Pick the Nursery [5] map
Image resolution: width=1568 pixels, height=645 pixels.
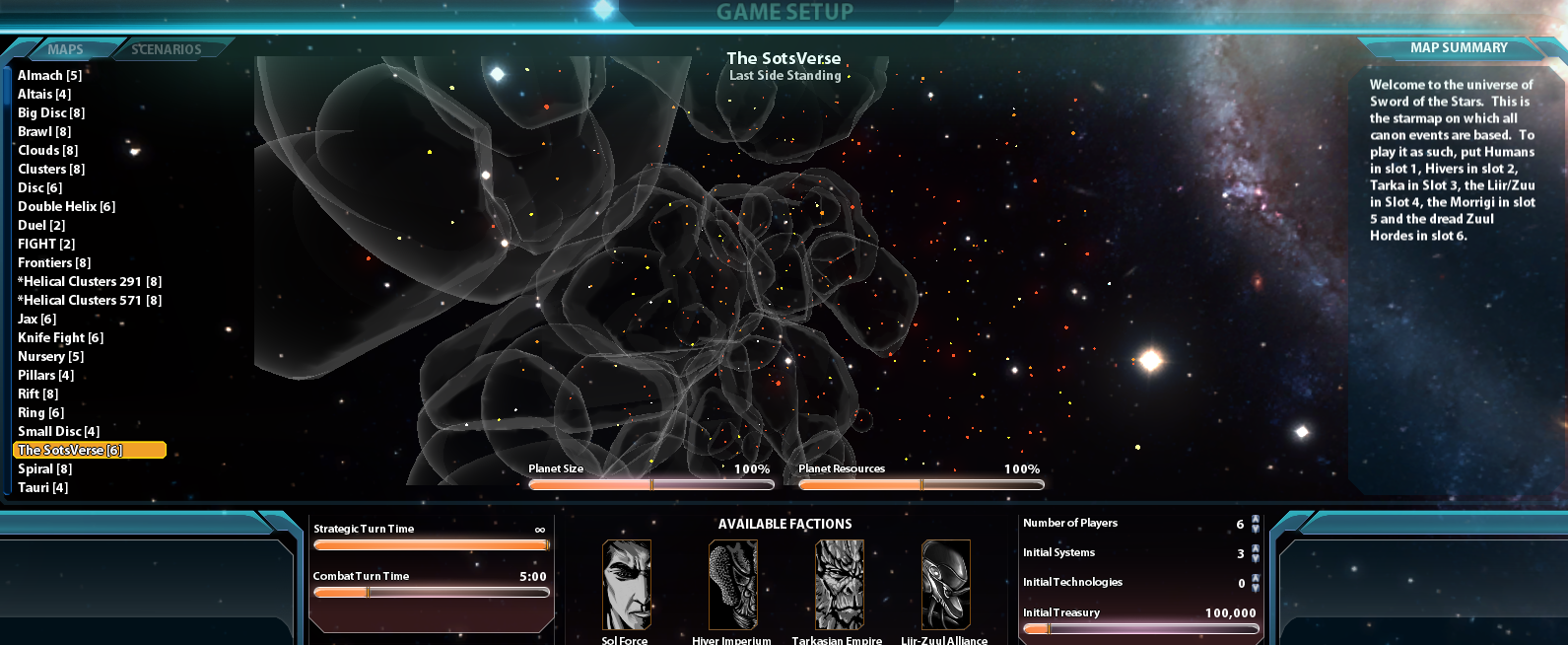pyautogui.click(x=50, y=356)
